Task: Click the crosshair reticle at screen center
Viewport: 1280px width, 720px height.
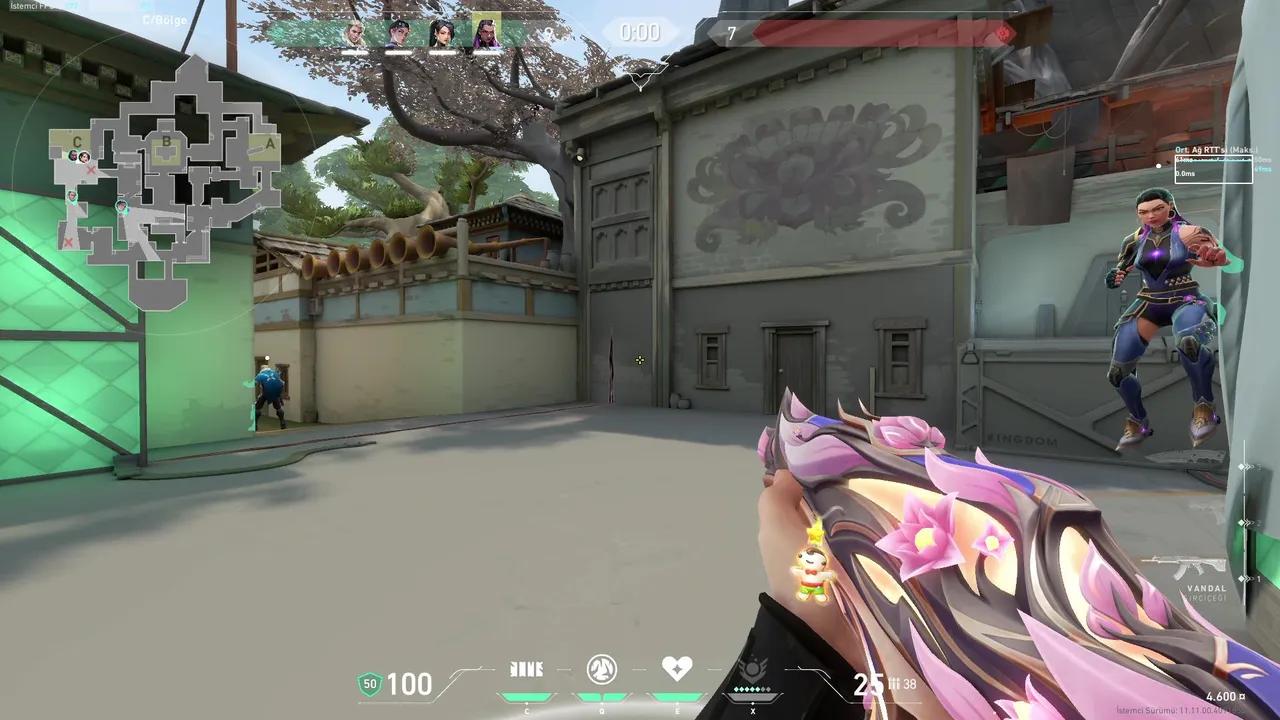Action: click(x=639, y=360)
